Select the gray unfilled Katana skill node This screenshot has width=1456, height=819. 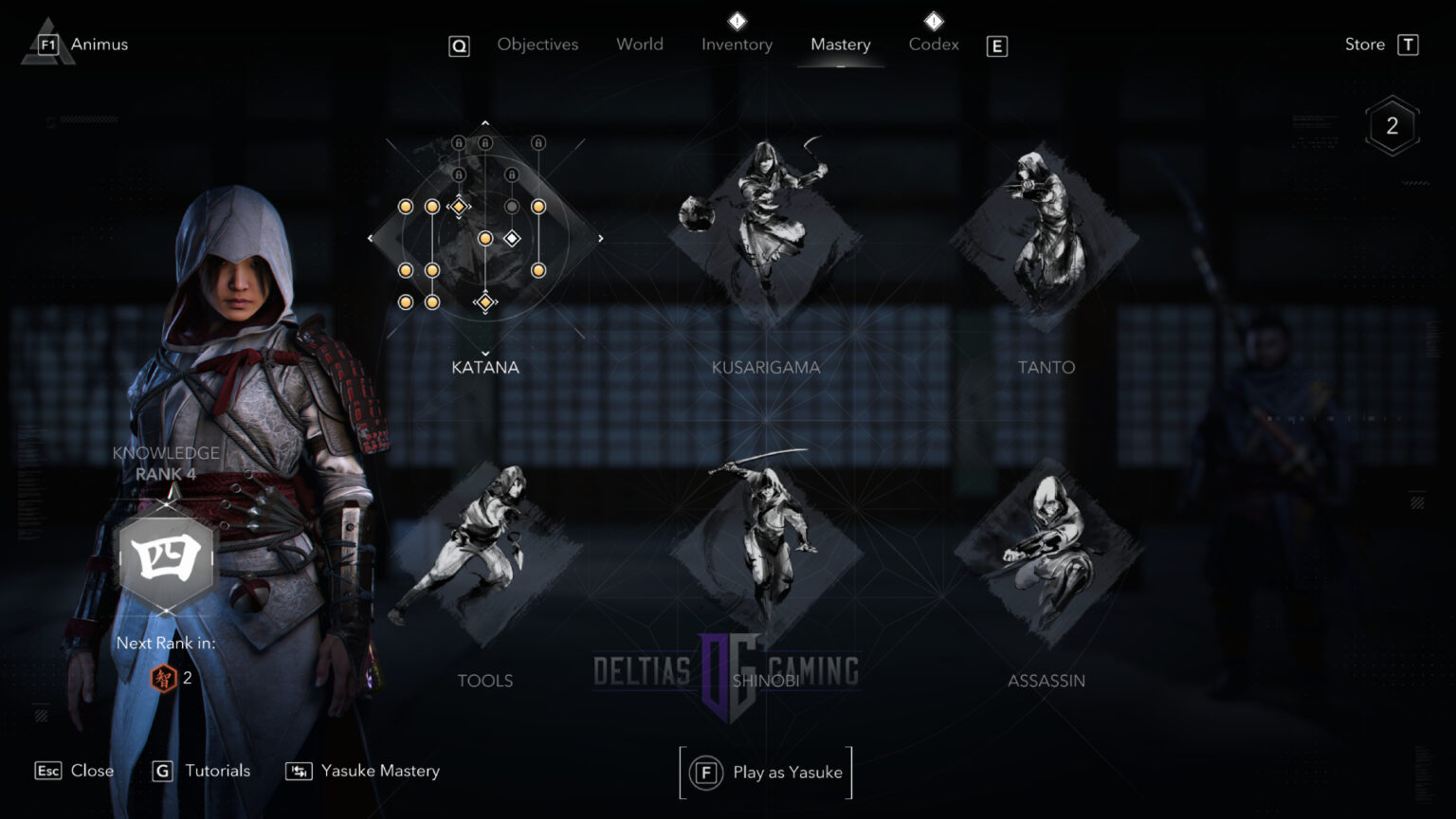(512, 206)
